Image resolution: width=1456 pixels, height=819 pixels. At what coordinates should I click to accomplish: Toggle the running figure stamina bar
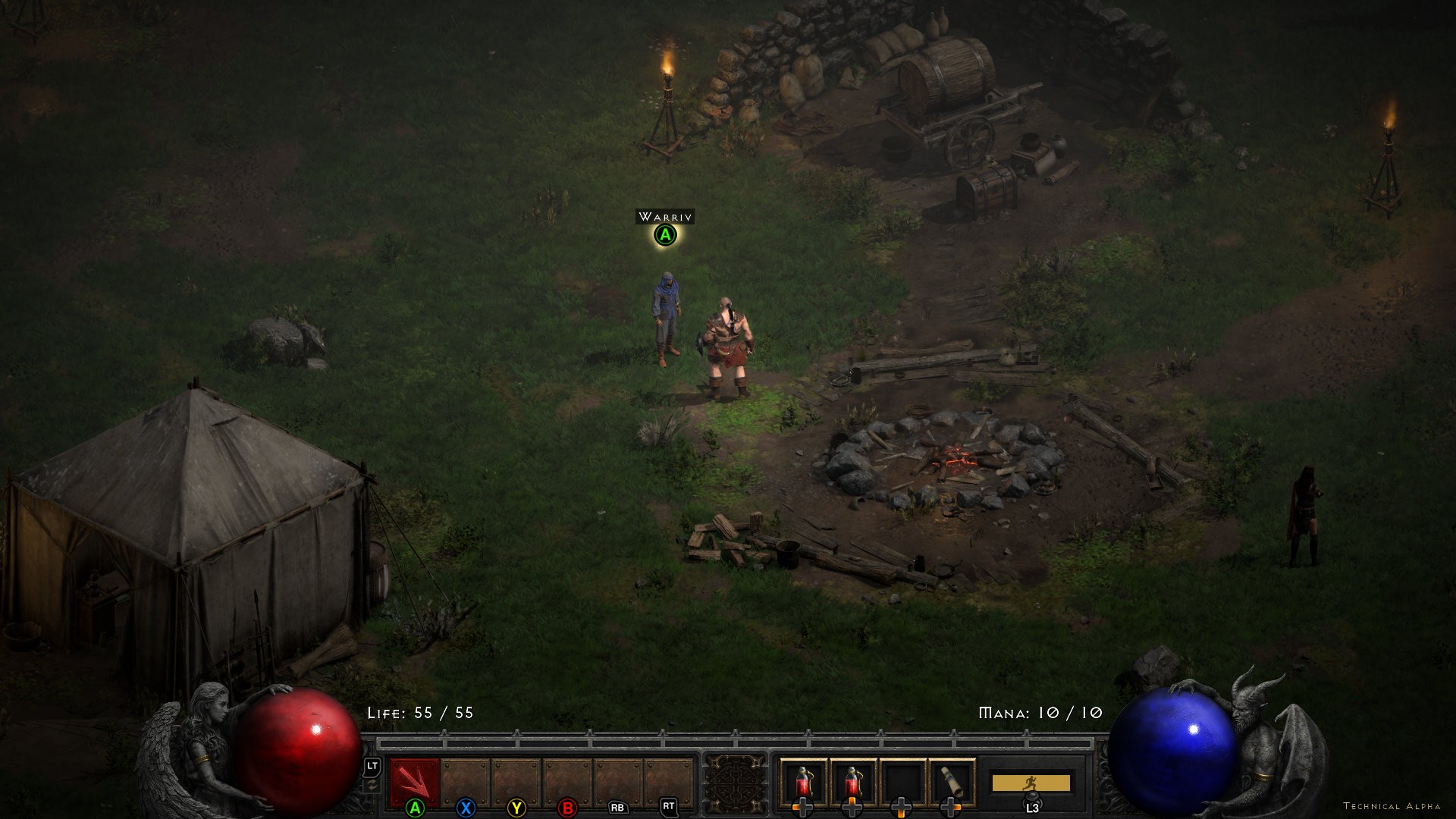[1031, 783]
